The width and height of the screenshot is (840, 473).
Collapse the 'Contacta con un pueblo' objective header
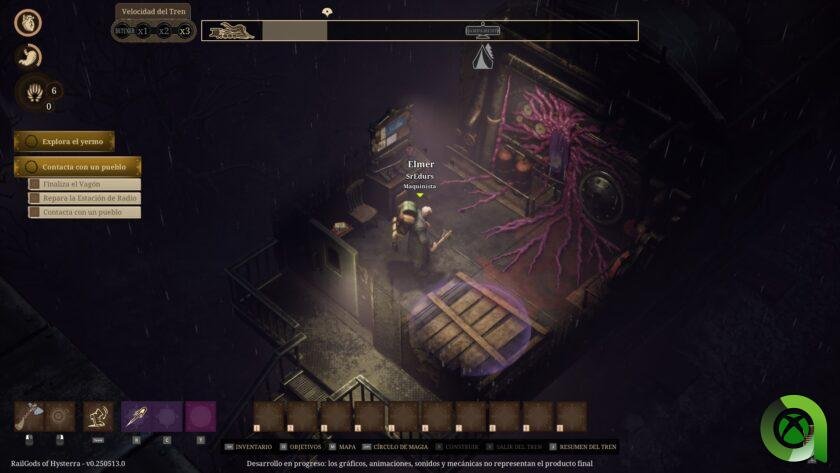tap(77, 167)
